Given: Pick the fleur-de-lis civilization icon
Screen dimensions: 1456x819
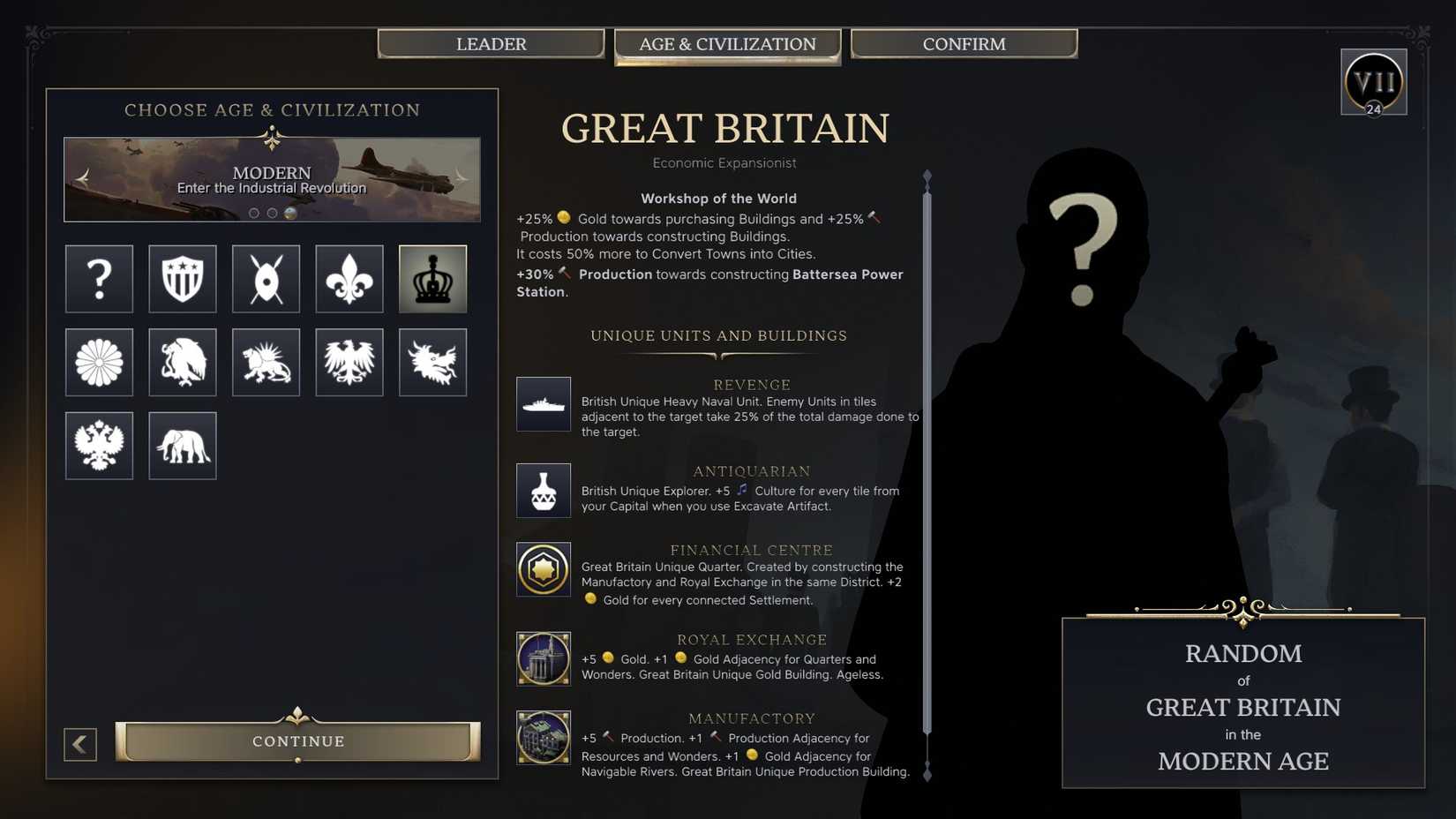Looking at the screenshot, I should point(349,280).
